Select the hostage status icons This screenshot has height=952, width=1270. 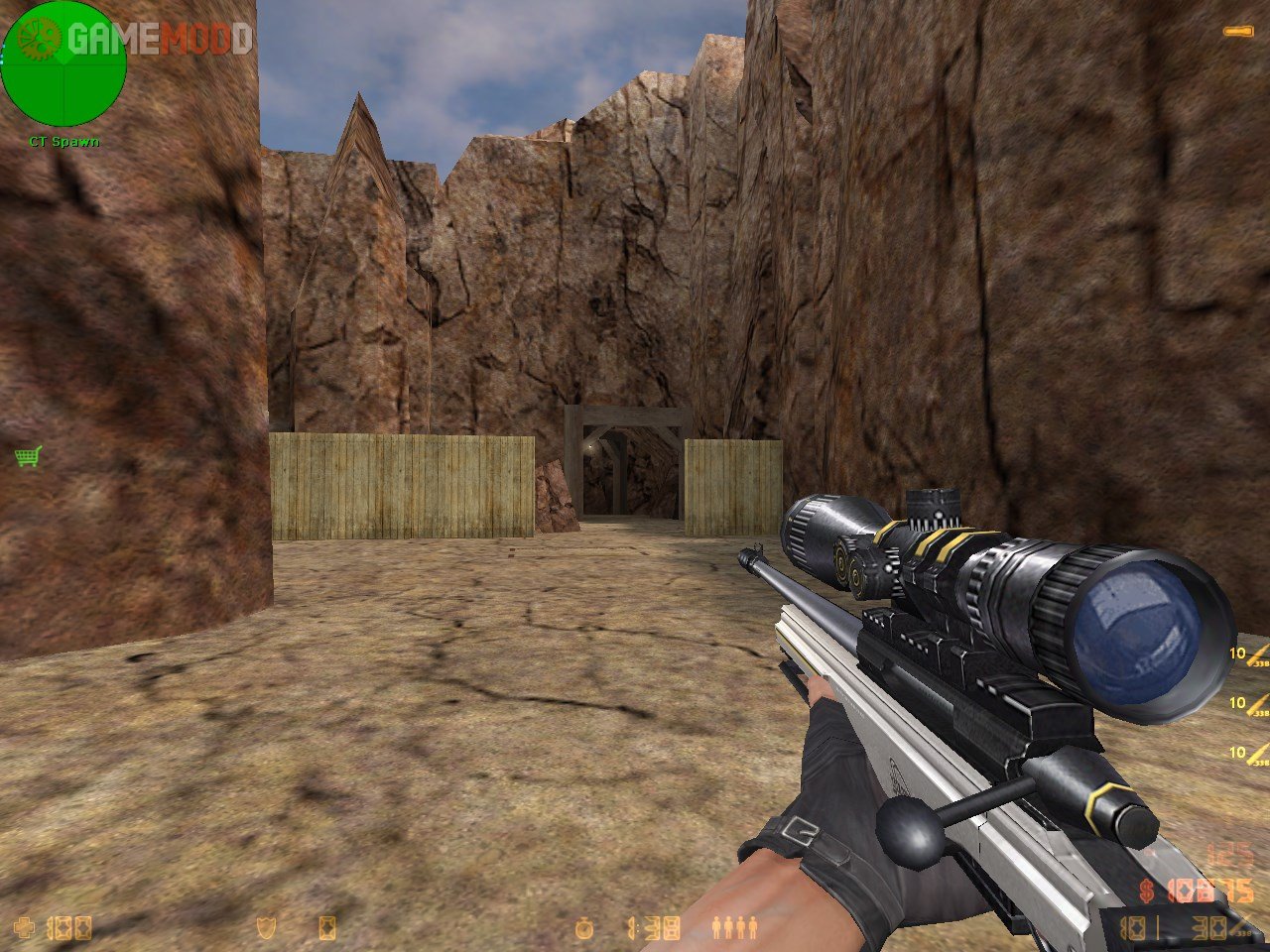tap(735, 928)
